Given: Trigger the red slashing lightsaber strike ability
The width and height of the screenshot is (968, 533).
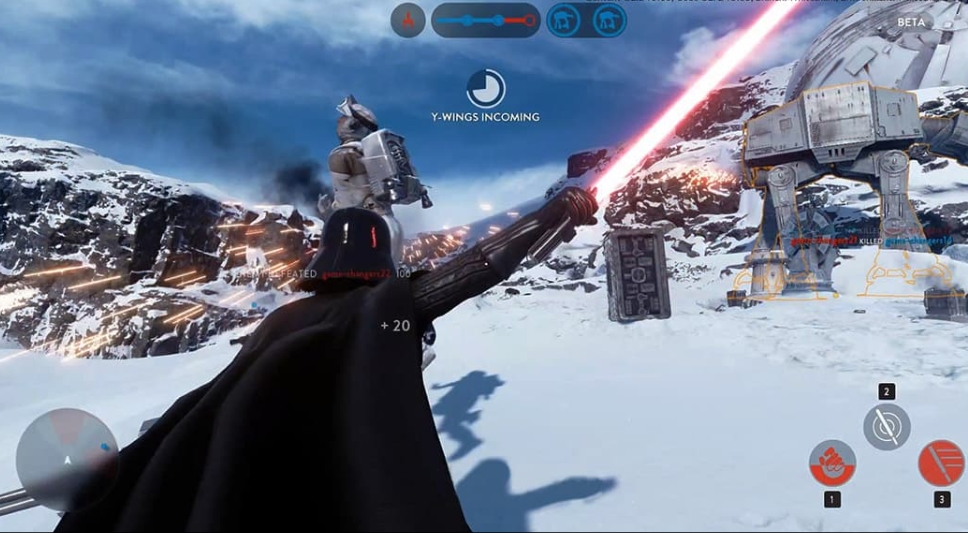Looking at the screenshot, I should pyautogui.click(x=941, y=462).
